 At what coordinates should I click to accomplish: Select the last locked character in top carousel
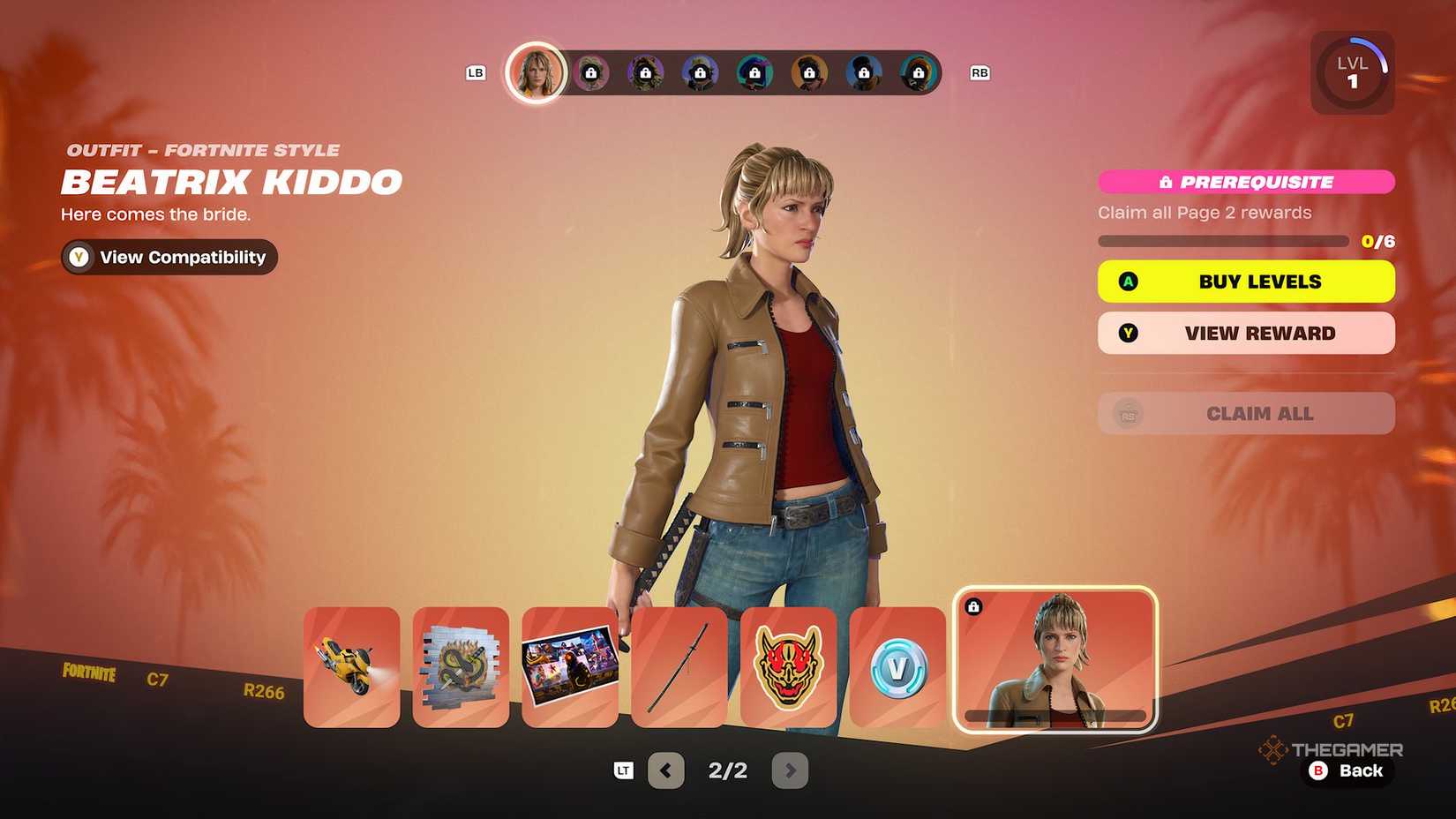(x=919, y=73)
